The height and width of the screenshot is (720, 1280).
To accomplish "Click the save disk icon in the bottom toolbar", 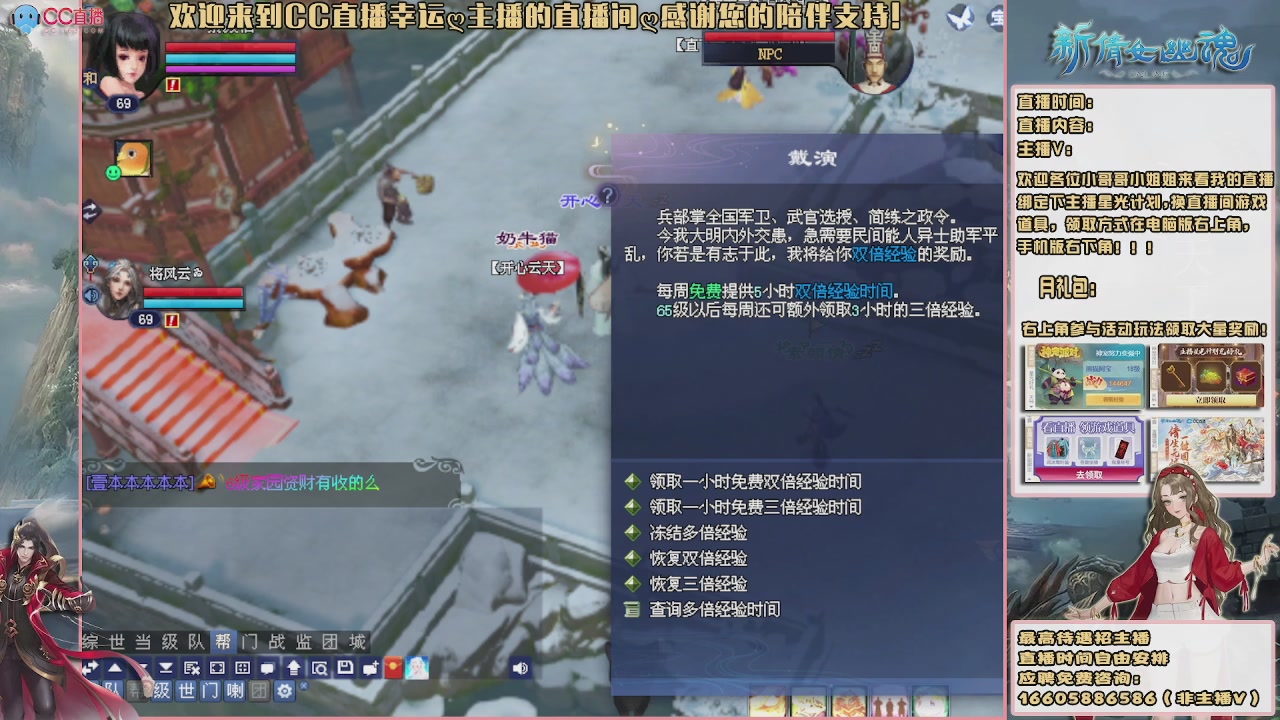I will [346, 668].
